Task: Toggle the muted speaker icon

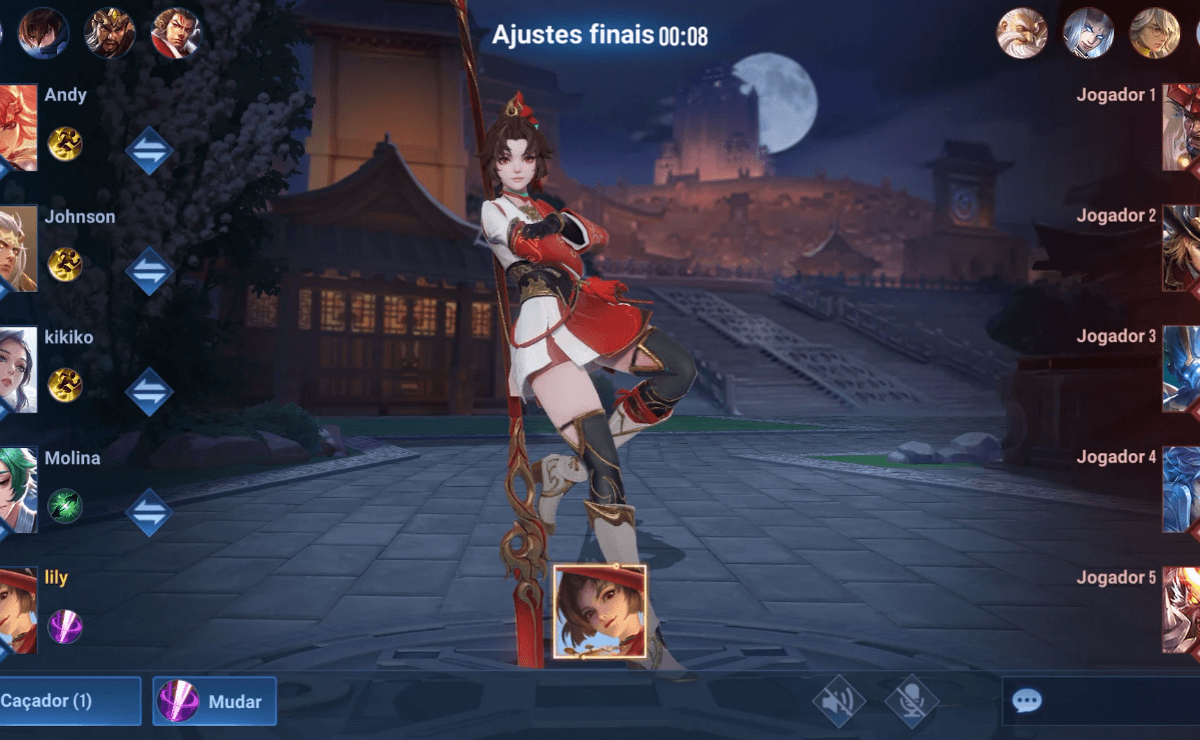Action: [x=838, y=701]
